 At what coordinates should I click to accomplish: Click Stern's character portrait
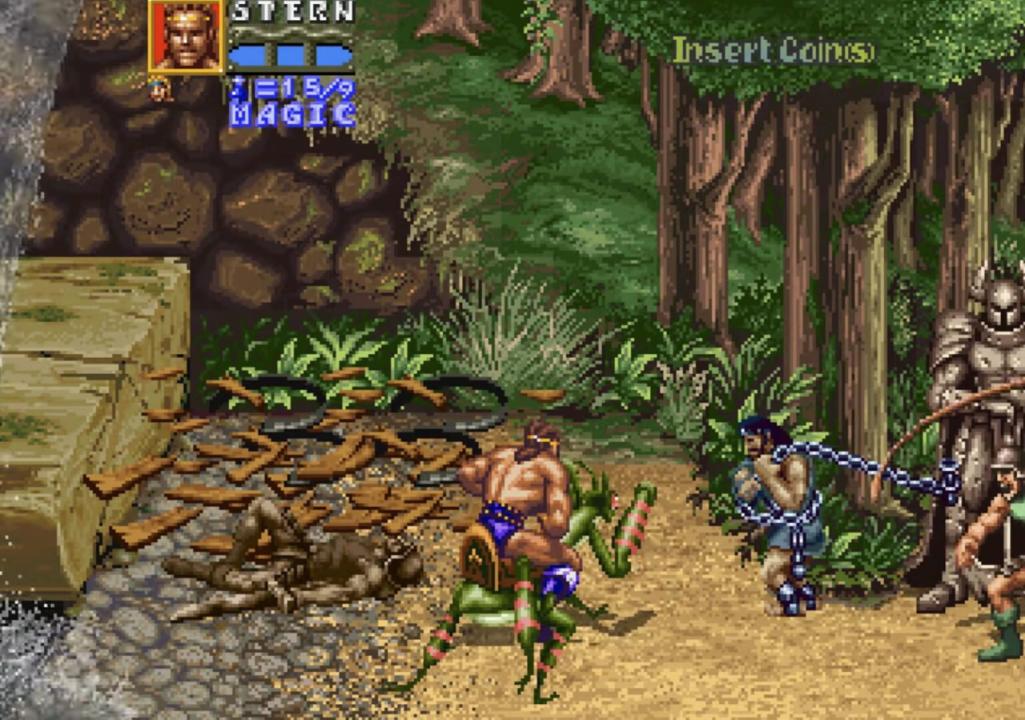(187, 36)
